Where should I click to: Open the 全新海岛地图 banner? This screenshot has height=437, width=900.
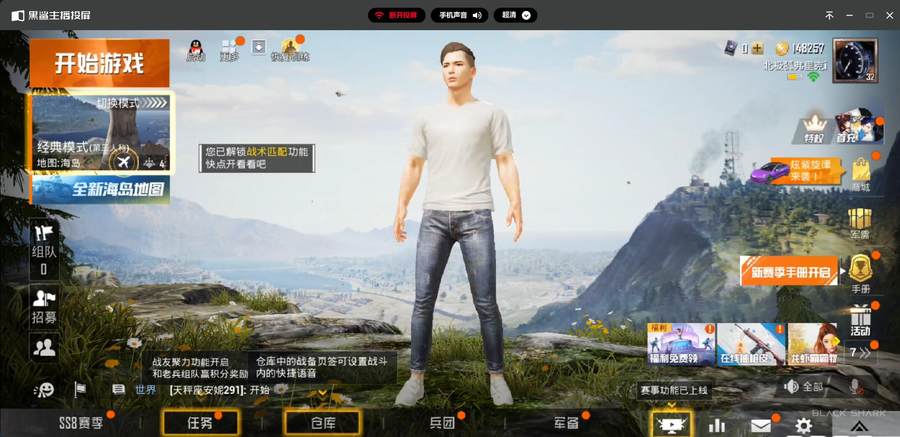click(x=101, y=189)
